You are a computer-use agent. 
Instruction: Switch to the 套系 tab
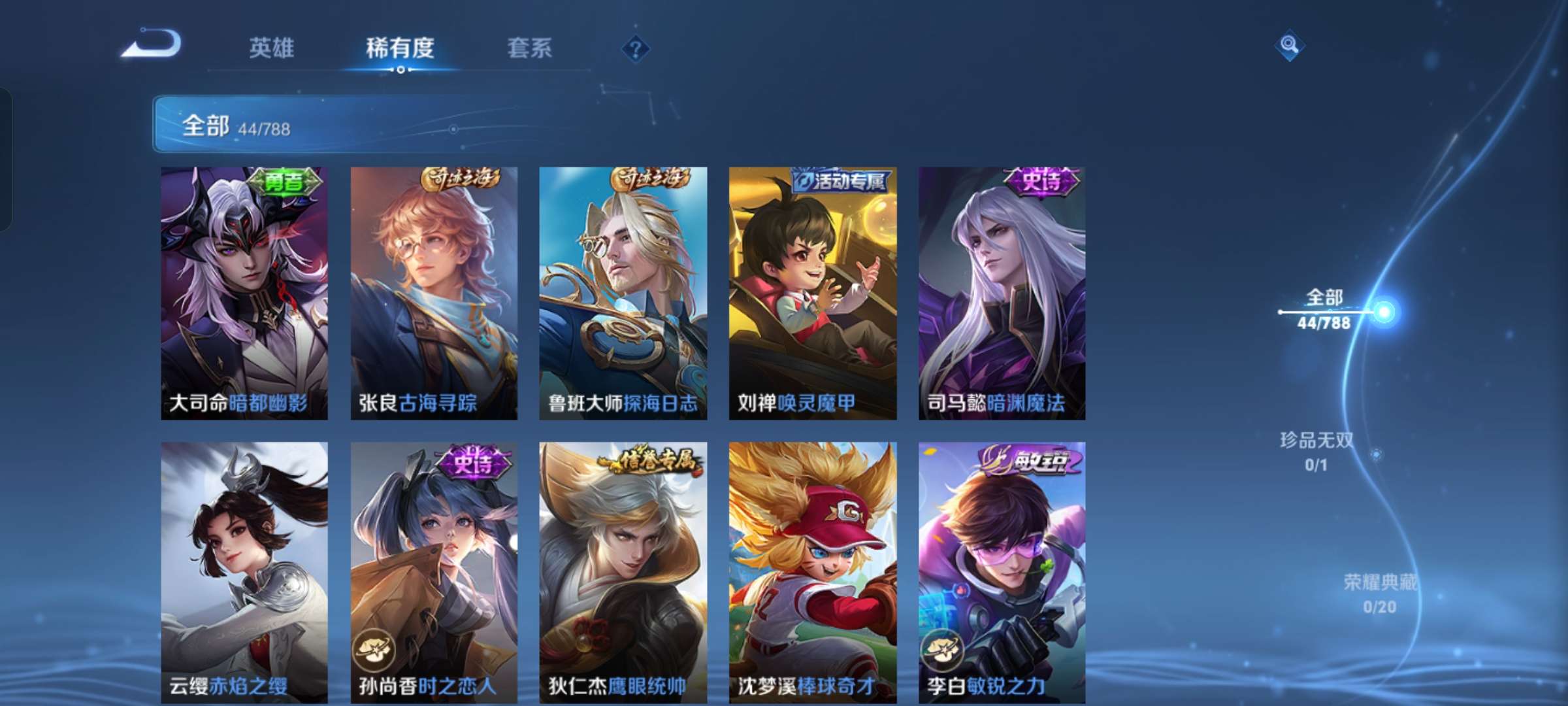coord(531,48)
